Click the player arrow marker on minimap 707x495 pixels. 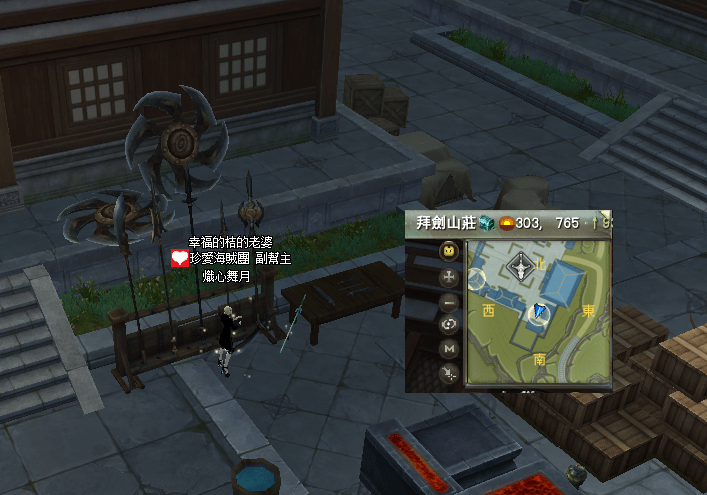click(540, 313)
